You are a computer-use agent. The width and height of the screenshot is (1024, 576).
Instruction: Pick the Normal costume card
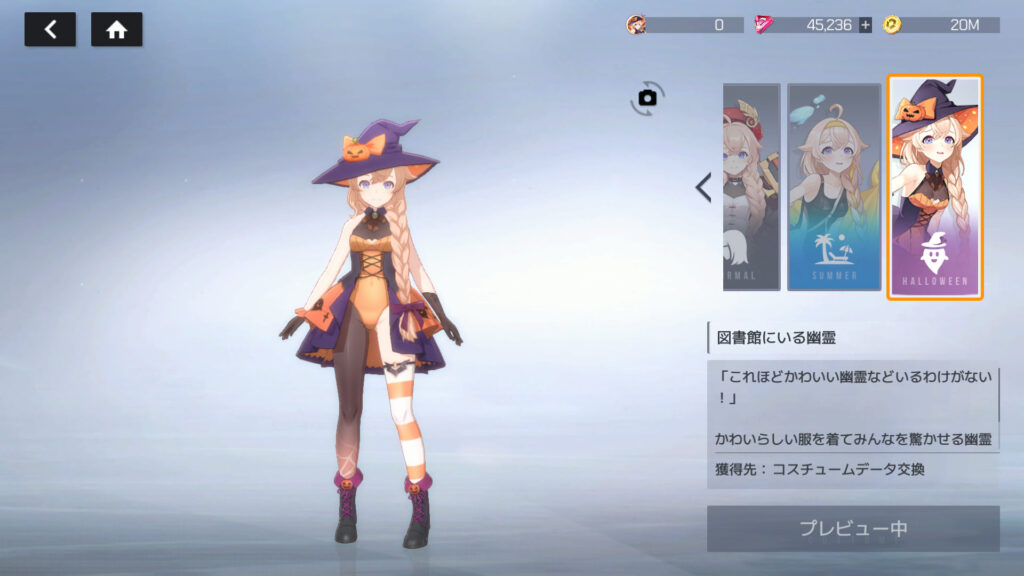(751, 187)
